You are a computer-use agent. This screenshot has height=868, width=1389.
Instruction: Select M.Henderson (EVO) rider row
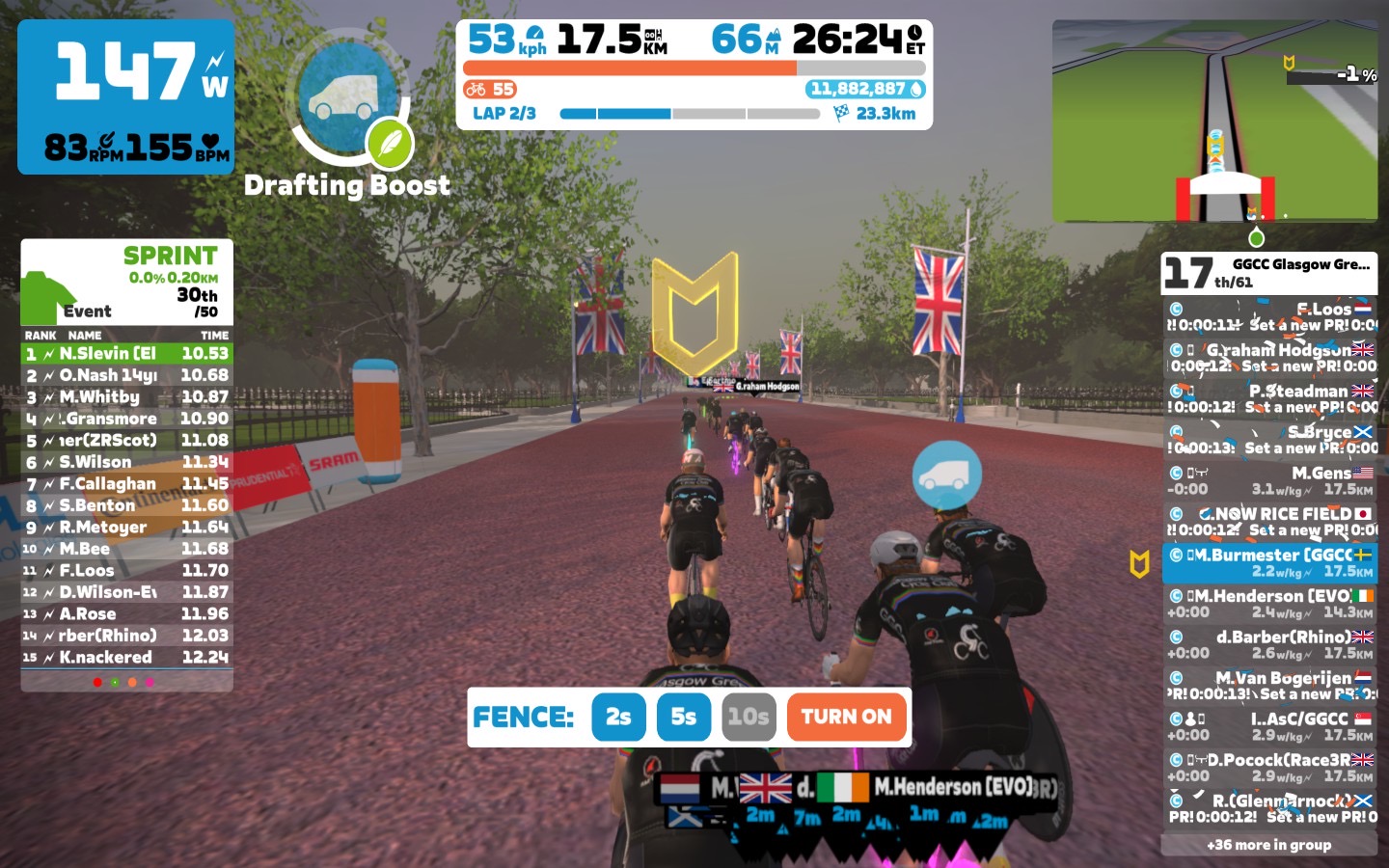[x=1268, y=604]
